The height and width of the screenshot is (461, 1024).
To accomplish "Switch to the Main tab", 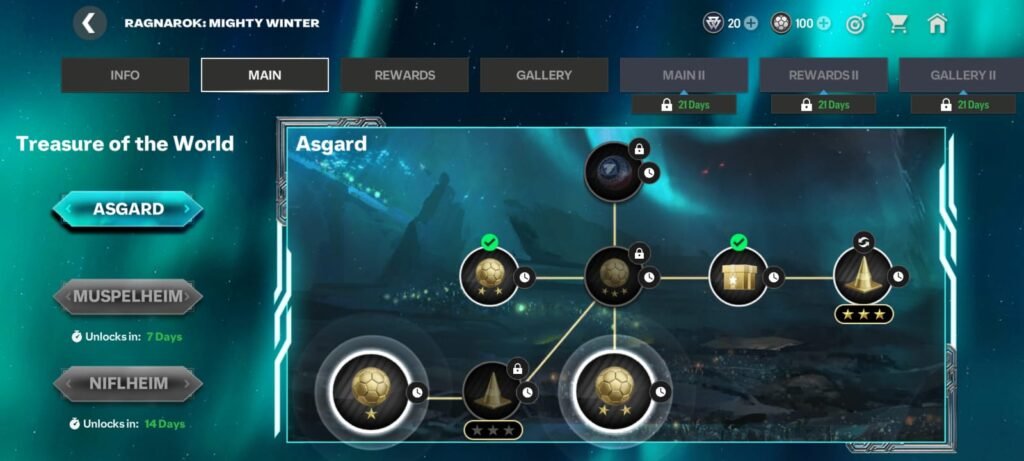I will pos(265,75).
